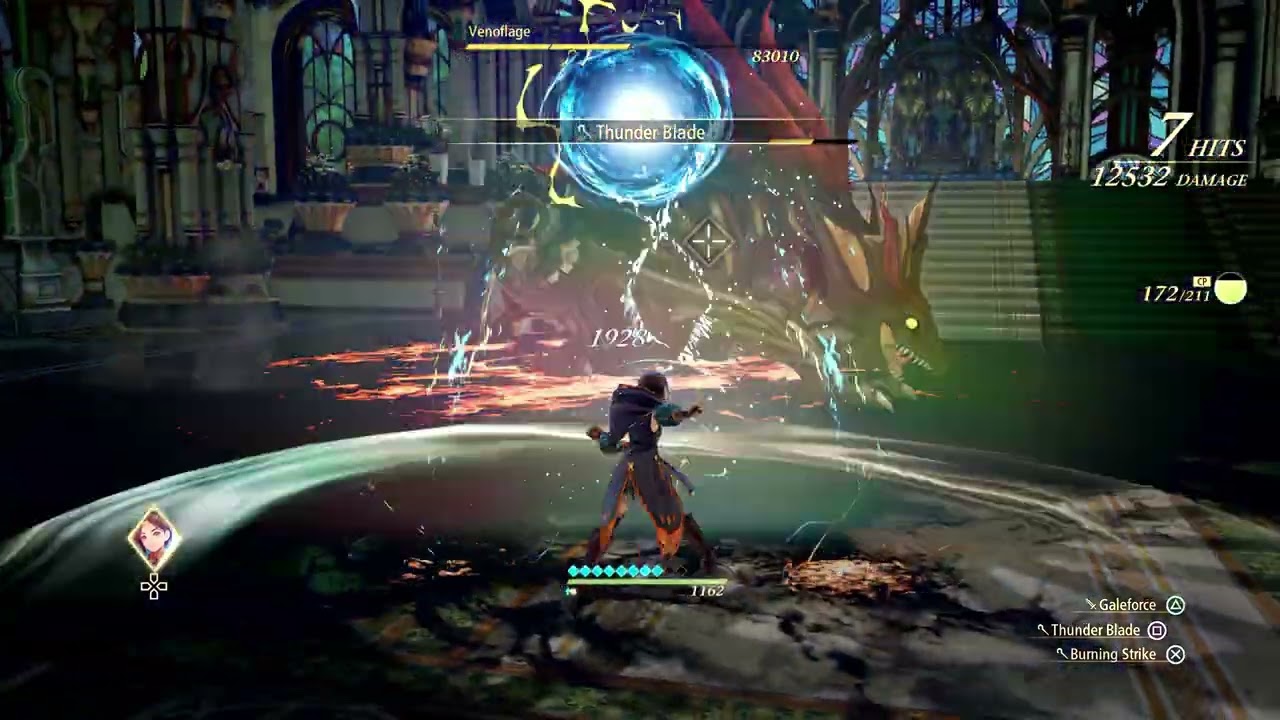The height and width of the screenshot is (720, 1280).
Task: Click the Triangle button icon beside Galeforce
Action: 1176,605
